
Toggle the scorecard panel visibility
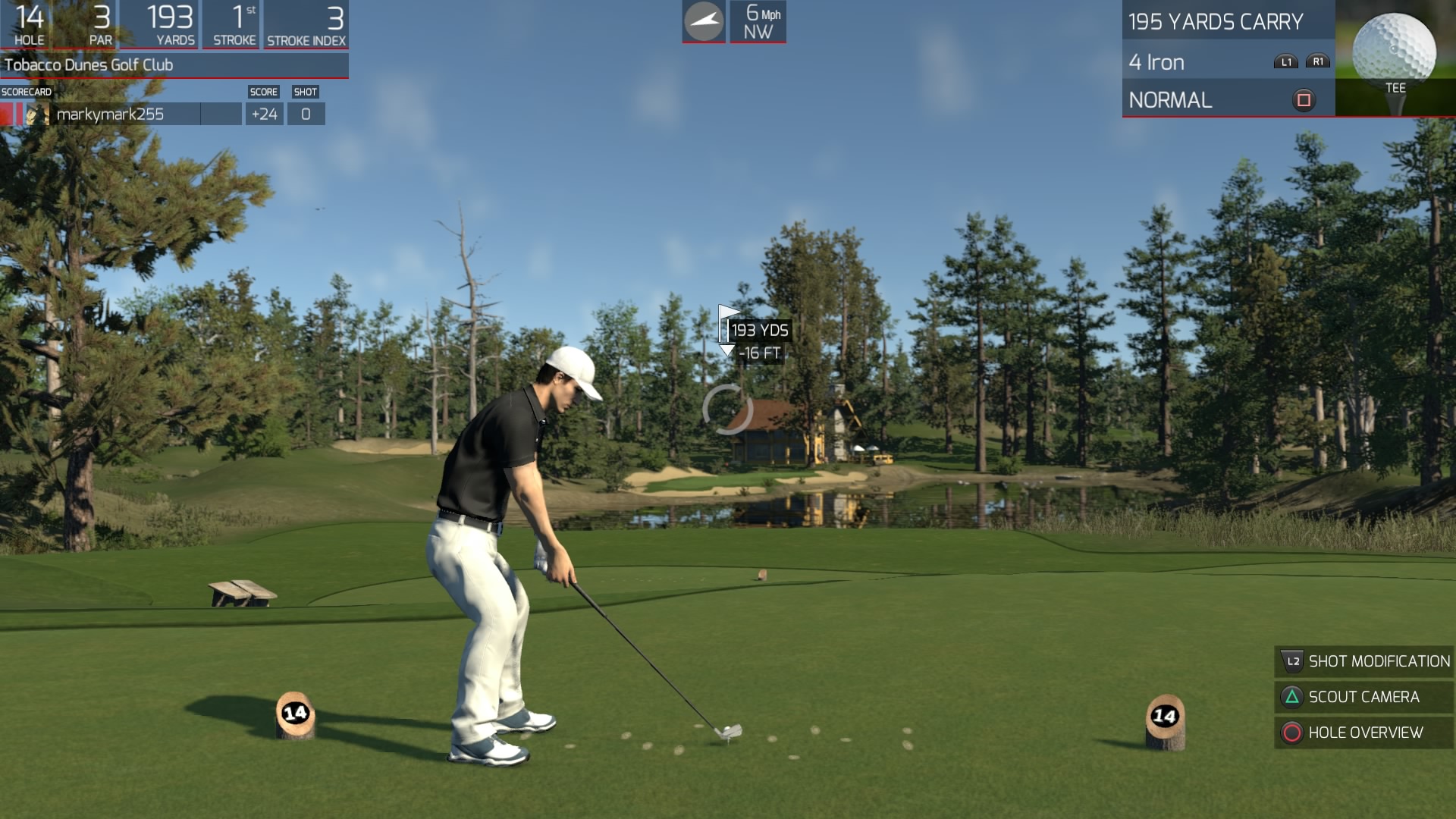(x=27, y=91)
